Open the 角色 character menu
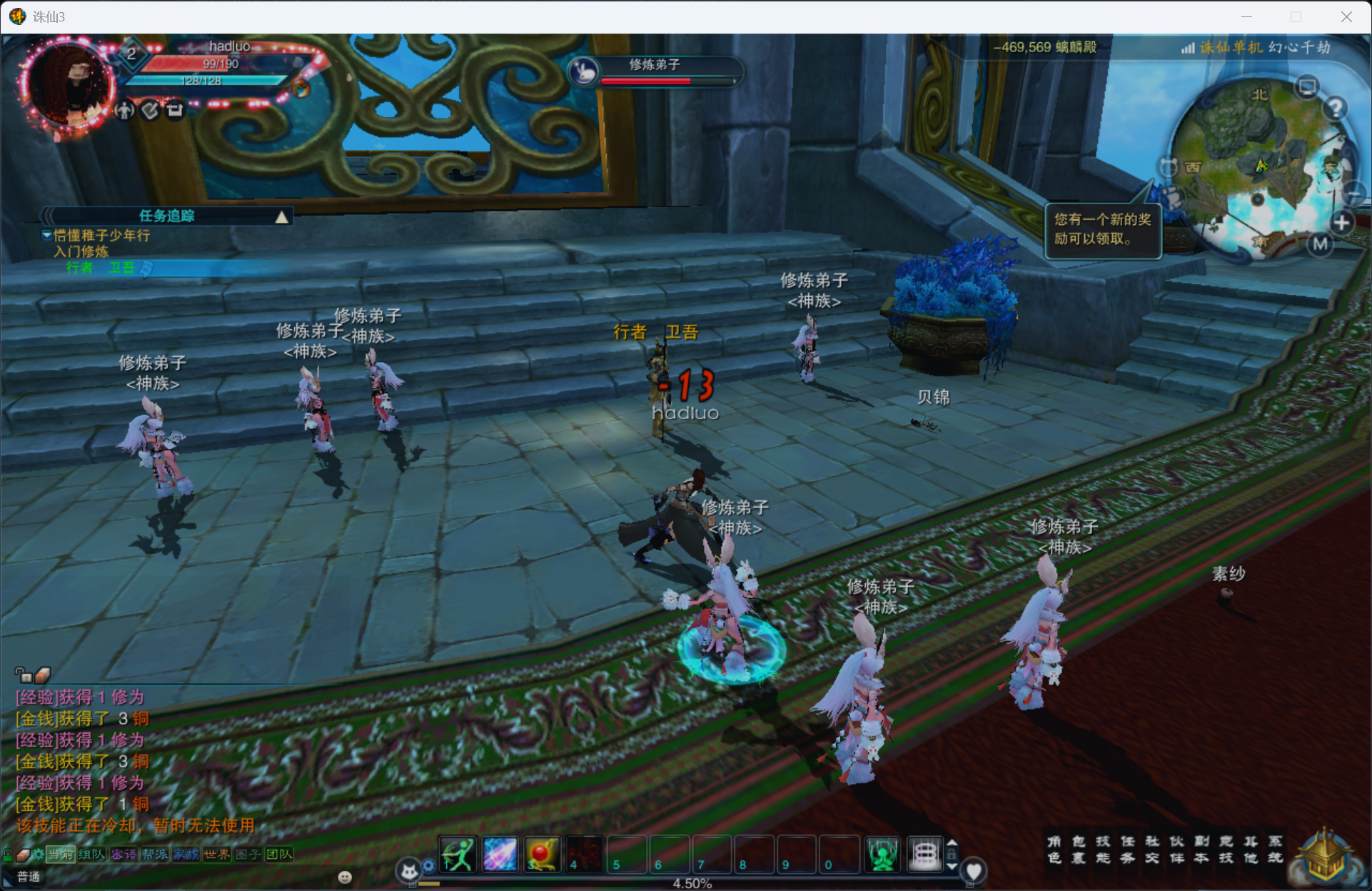The width and height of the screenshot is (1372, 891). point(1054,850)
